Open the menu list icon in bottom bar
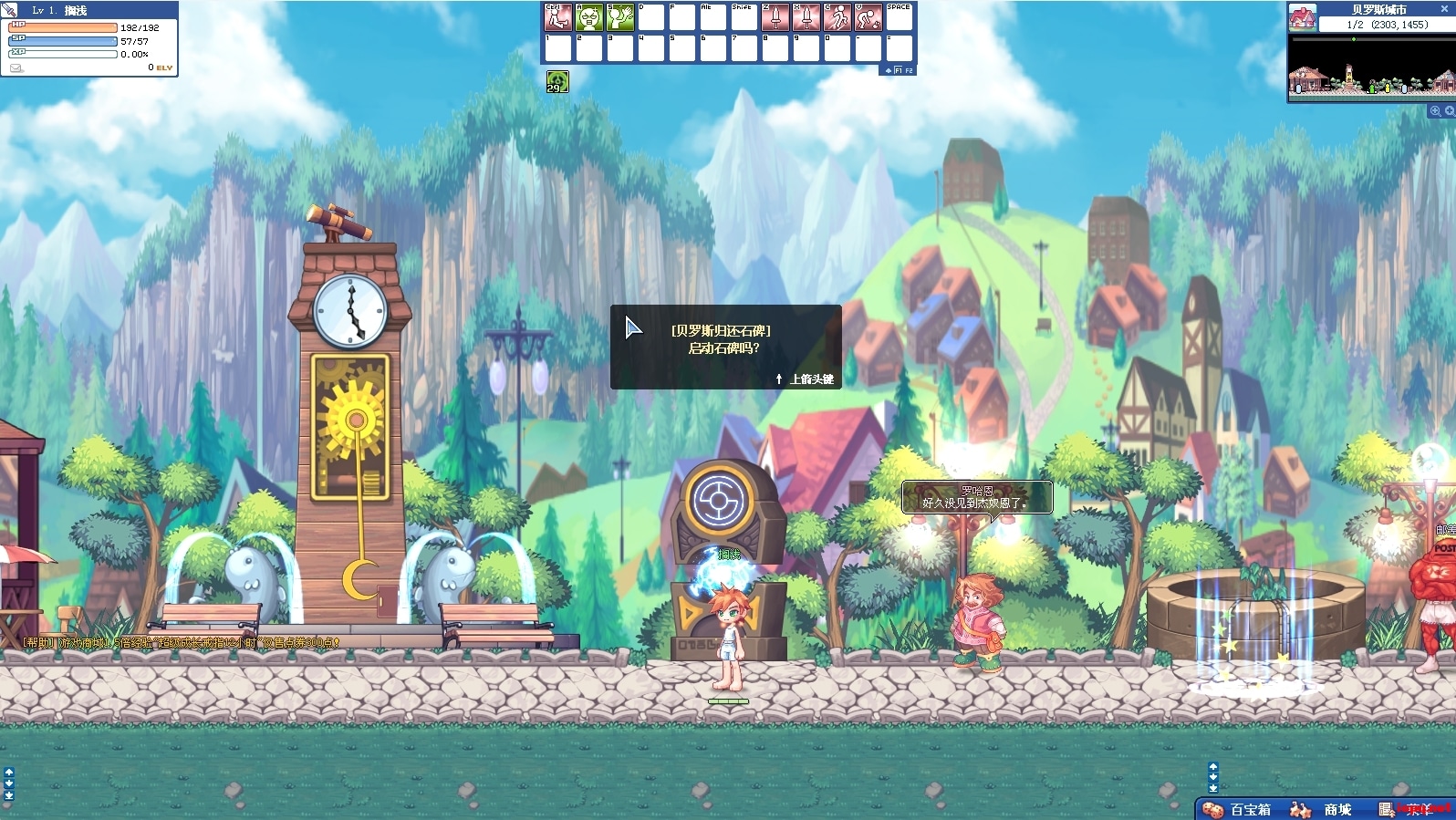The image size is (1456, 820). pyautogui.click(x=1387, y=810)
